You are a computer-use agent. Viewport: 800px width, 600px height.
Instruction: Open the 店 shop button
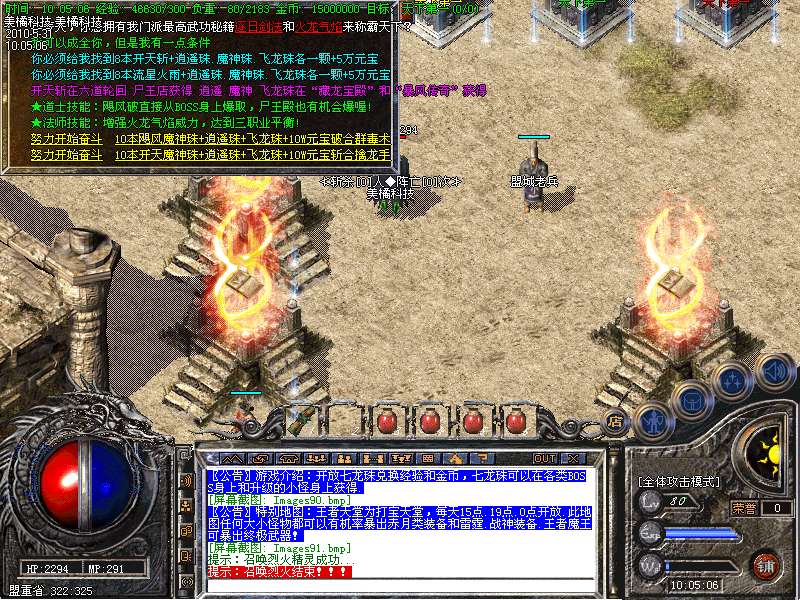point(616,421)
